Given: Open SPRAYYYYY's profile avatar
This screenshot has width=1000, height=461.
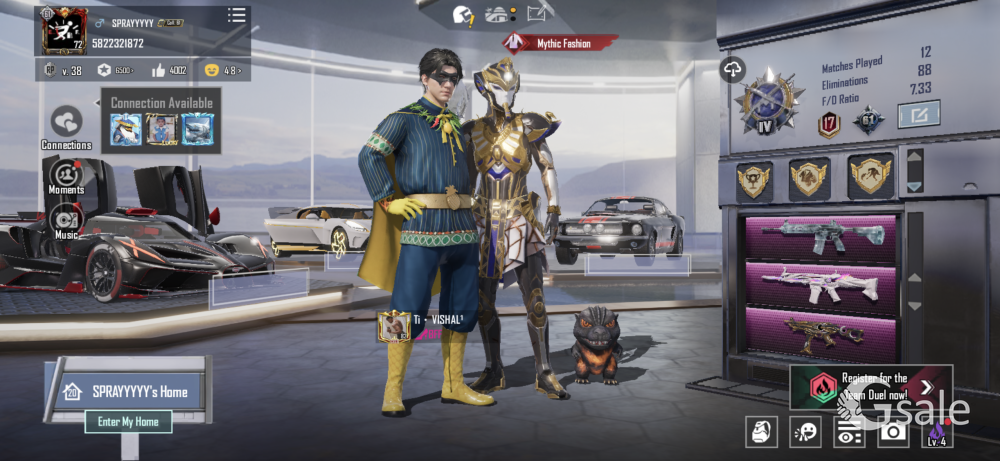Looking at the screenshot, I should coord(64,31).
